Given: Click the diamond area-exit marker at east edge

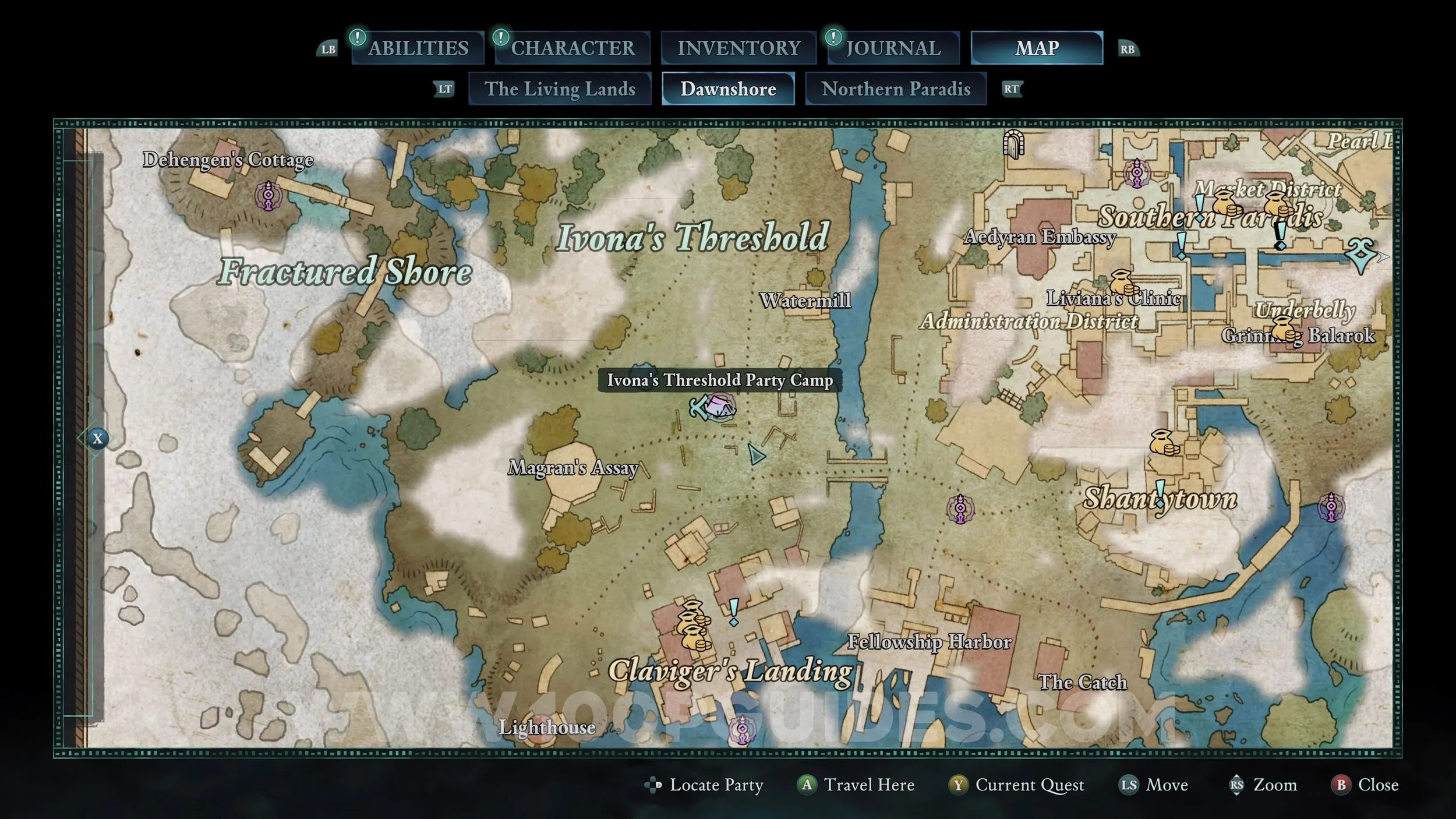Looking at the screenshot, I should (x=1362, y=255).
